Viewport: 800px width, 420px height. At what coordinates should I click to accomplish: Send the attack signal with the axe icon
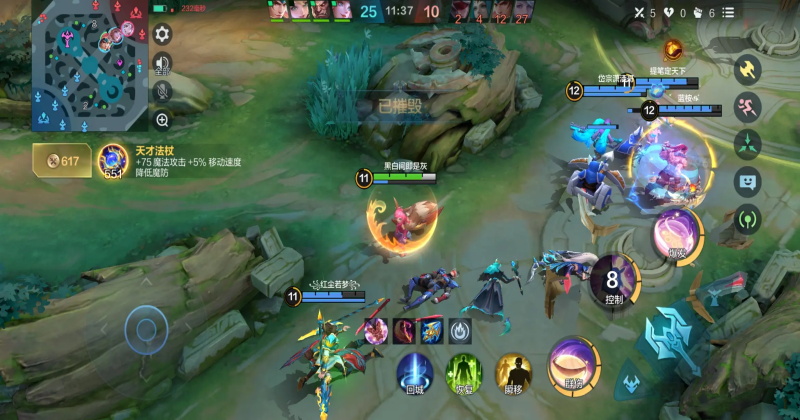pyautogui.click(x=746, y=69)
